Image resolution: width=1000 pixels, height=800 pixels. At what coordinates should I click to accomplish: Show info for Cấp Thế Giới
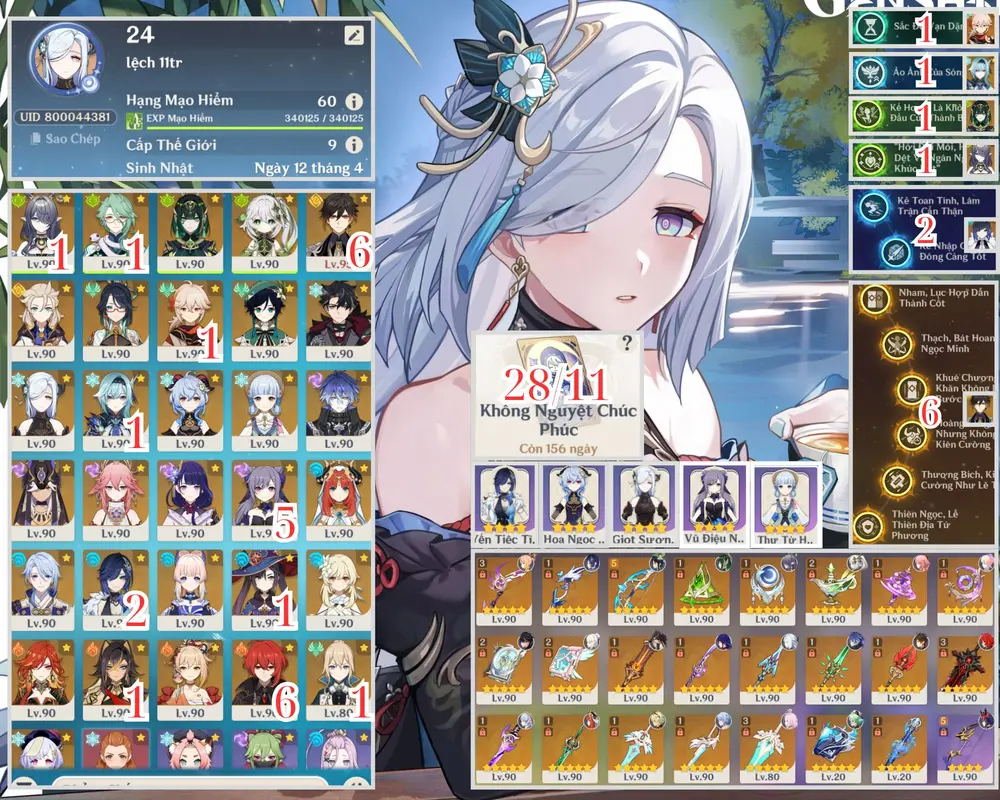[353, 146]
